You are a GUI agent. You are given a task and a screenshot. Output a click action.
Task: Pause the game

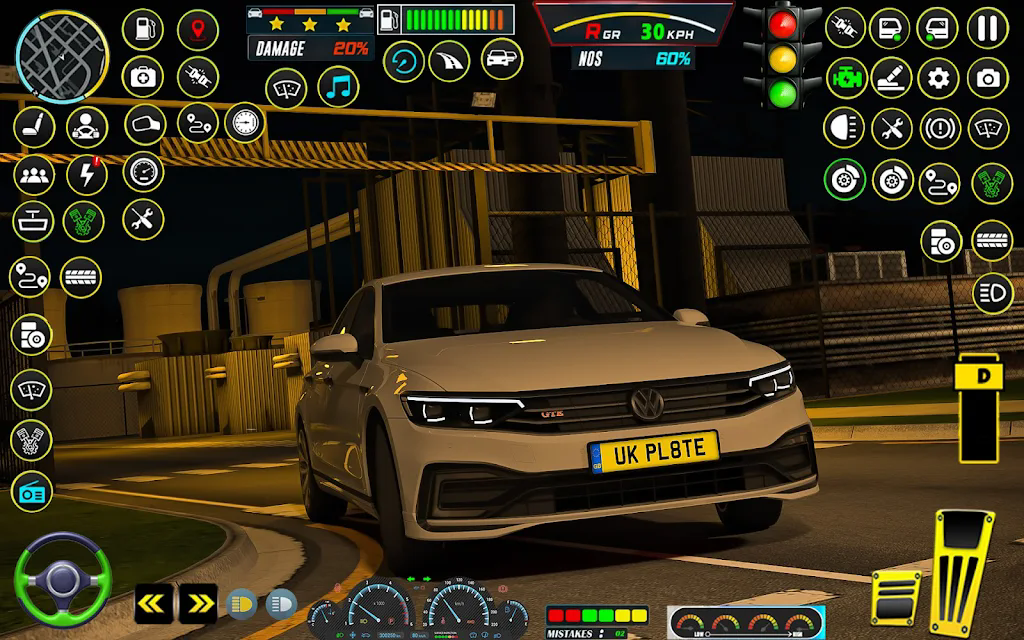pyautogui.click(x=987, y=27)
